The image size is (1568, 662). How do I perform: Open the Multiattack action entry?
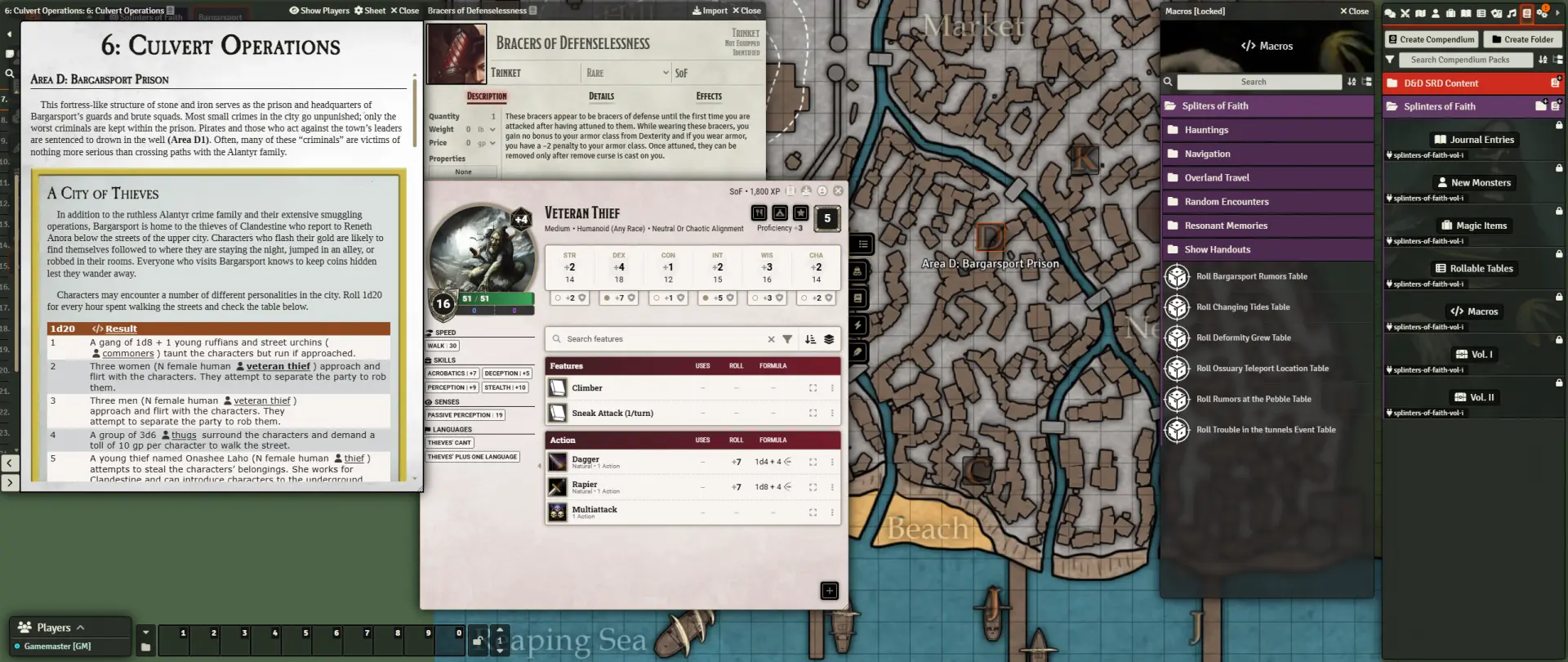click(595, 510)
